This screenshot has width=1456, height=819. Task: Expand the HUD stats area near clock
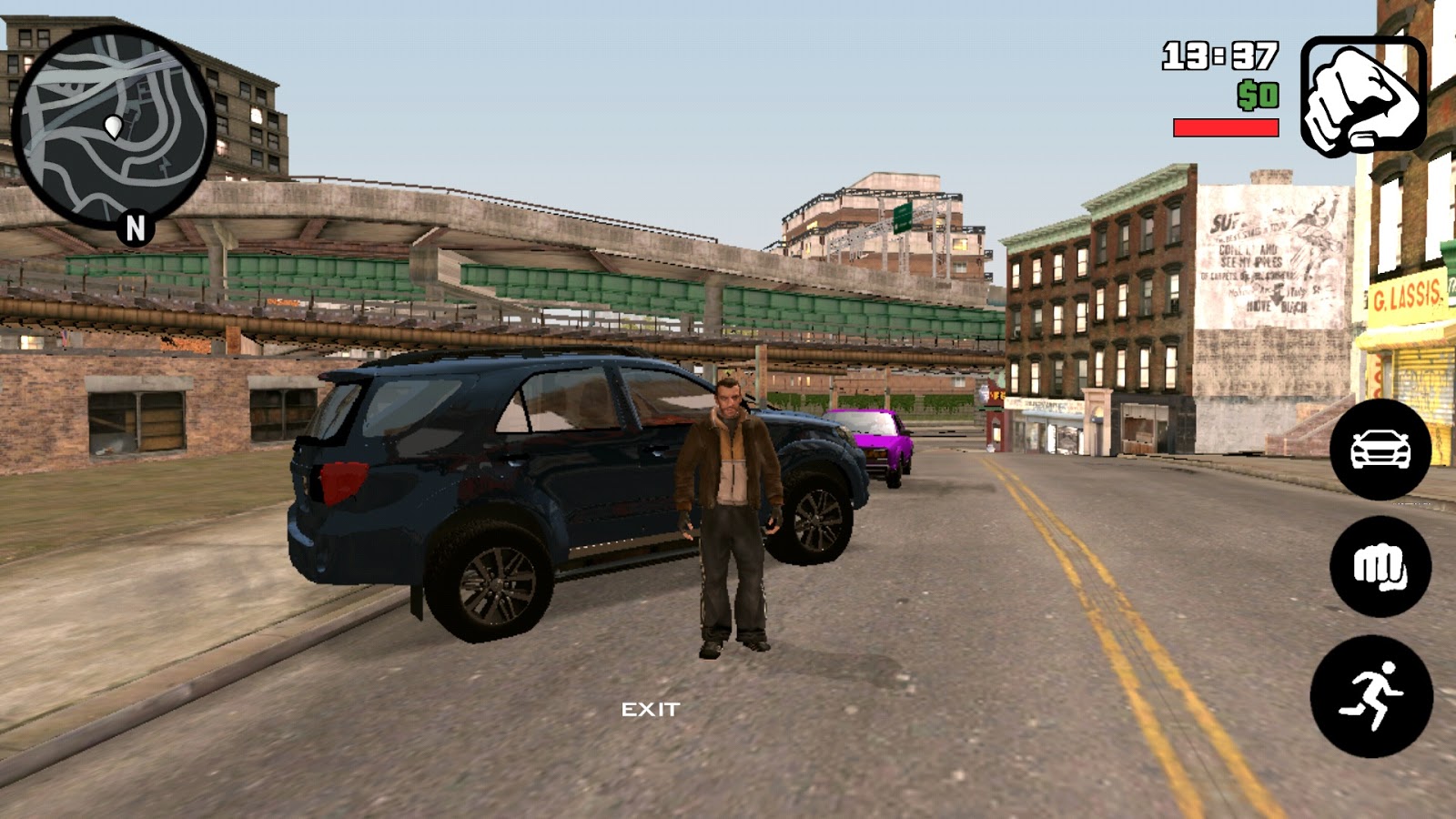[x=1219, y=55]
